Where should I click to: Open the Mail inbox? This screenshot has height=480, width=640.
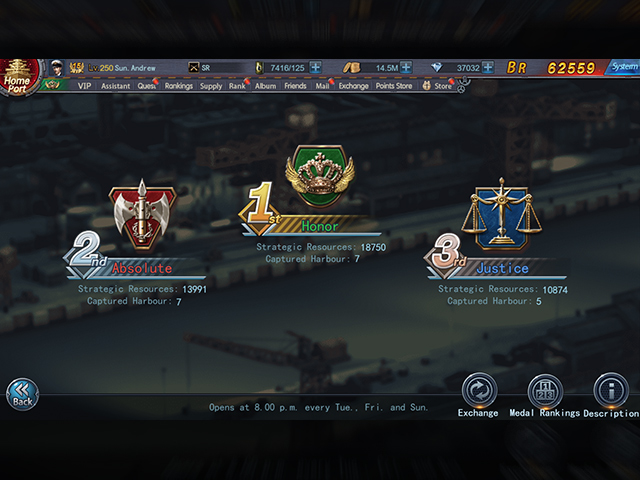click(322, 86)
